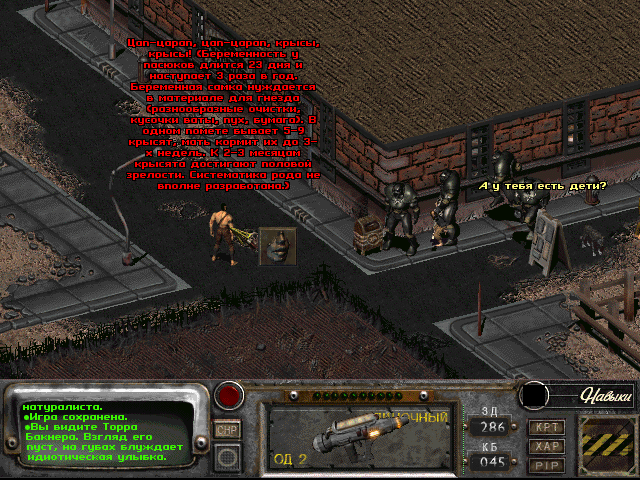Open inventory with the СНР button

click(x=229, y=429)
